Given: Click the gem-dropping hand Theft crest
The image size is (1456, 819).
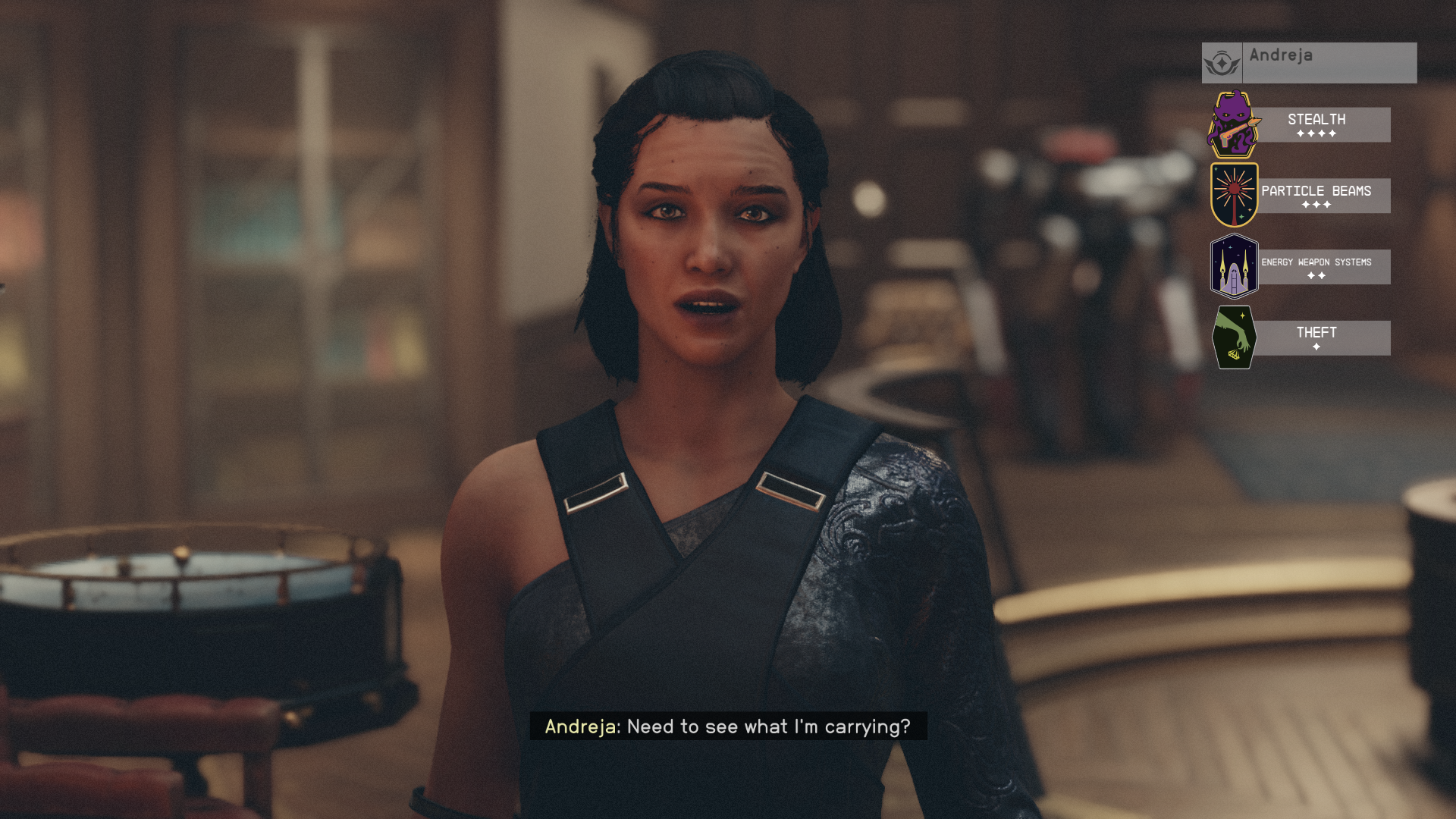Looking at the screenshot, I should (1233, 337).
